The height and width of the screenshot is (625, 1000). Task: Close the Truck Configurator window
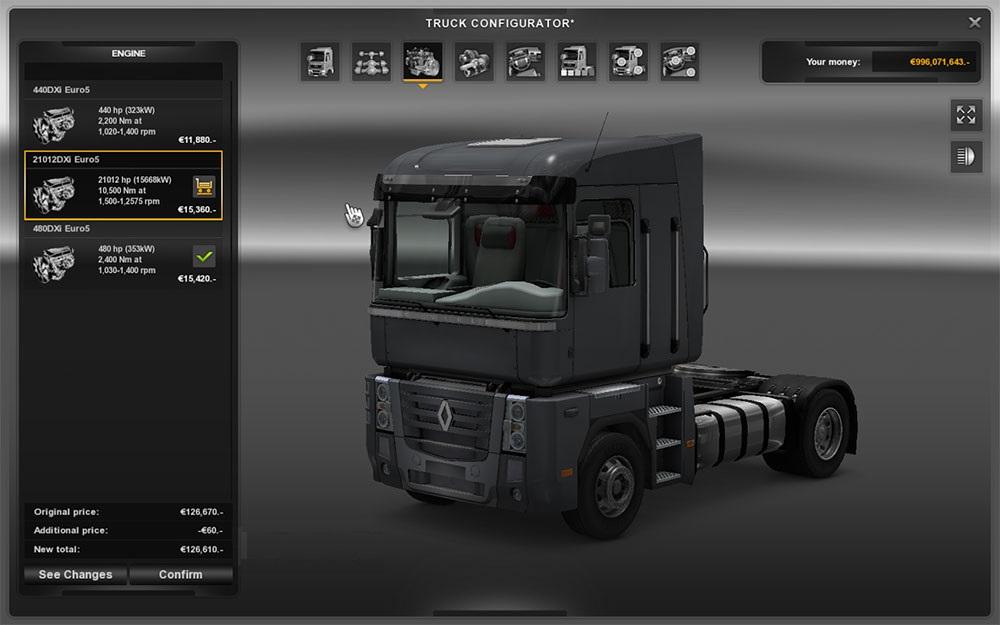coord(975,23)
